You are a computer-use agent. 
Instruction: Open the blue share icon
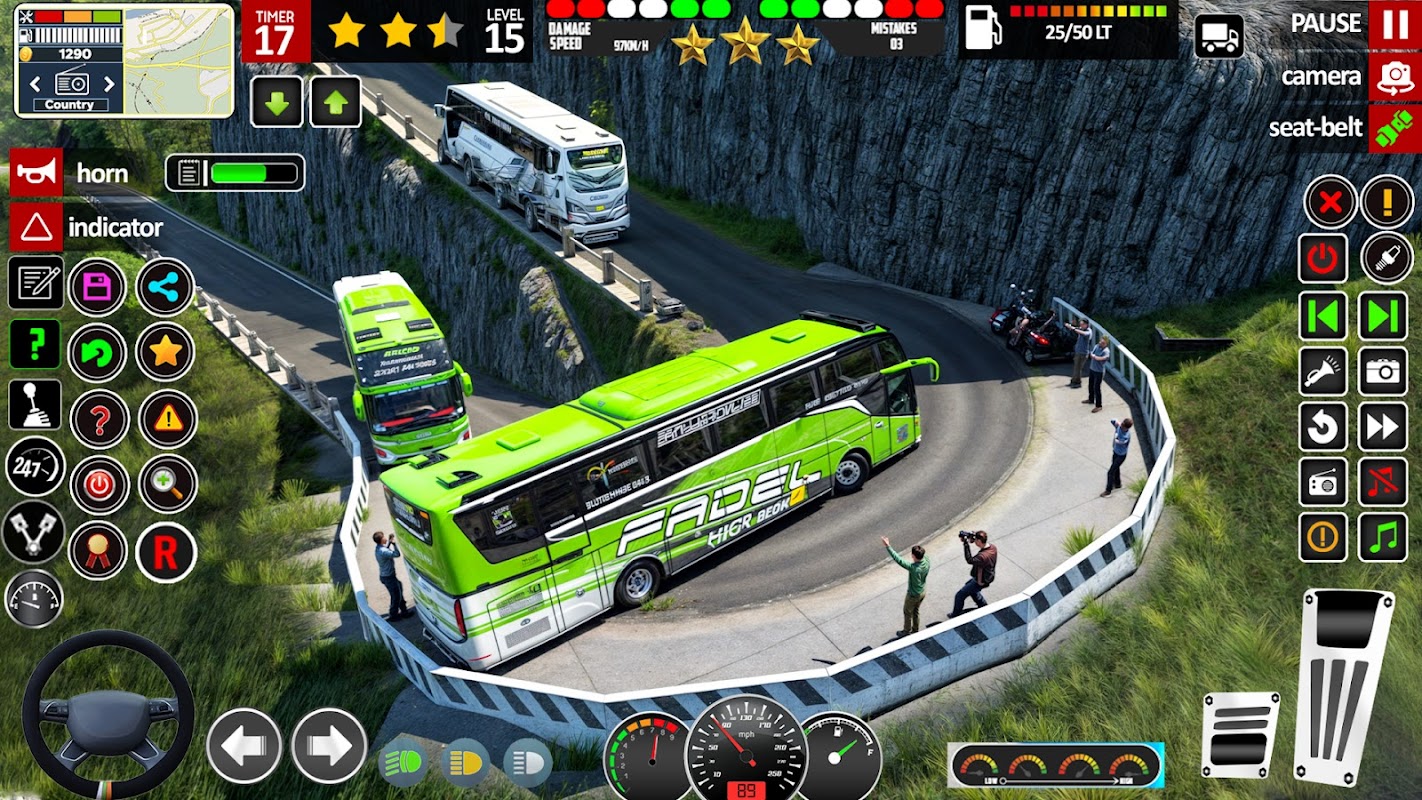(x=165, y=288)
